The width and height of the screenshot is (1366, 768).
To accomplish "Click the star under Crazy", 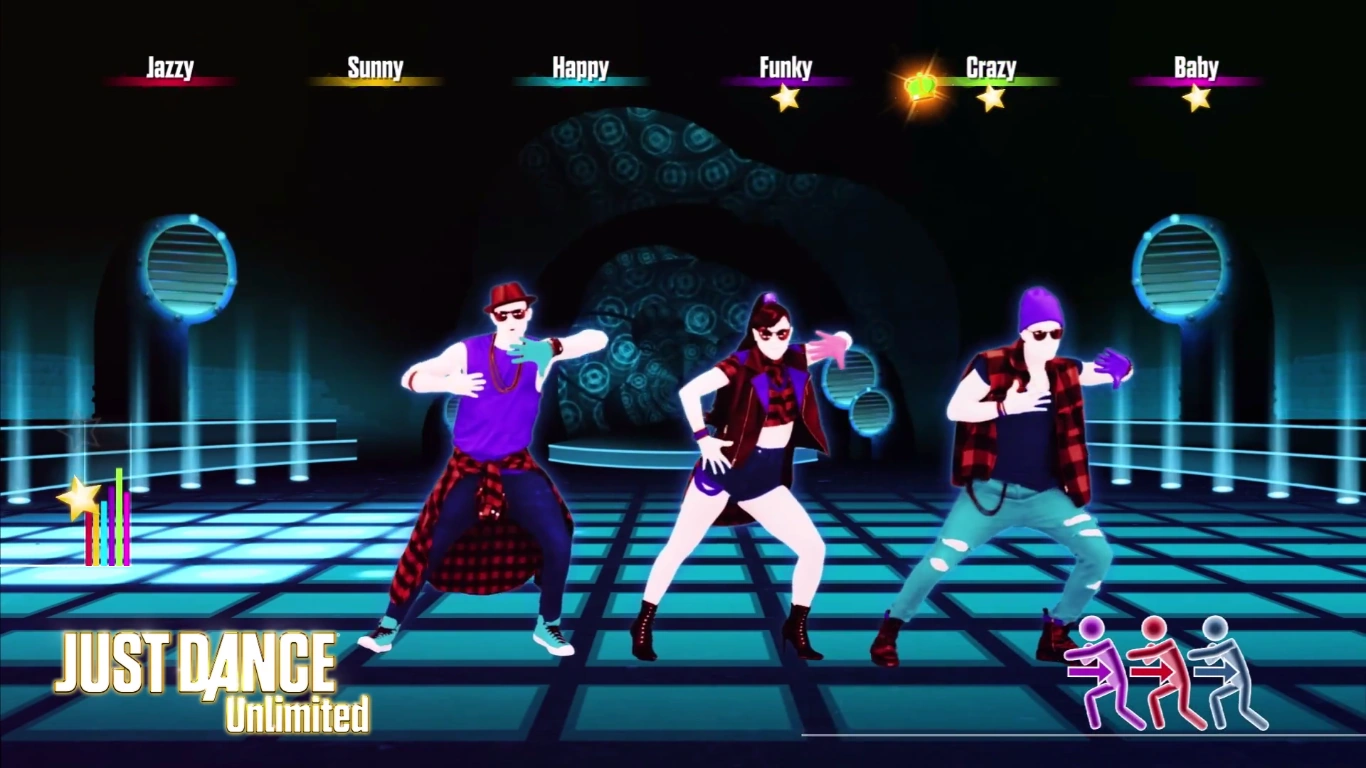I will 991,97.
